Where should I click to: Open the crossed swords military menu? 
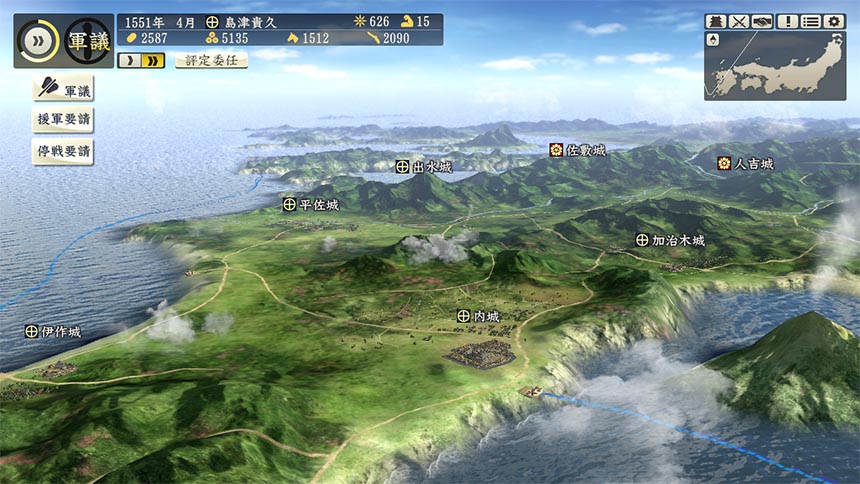[739, 21]
